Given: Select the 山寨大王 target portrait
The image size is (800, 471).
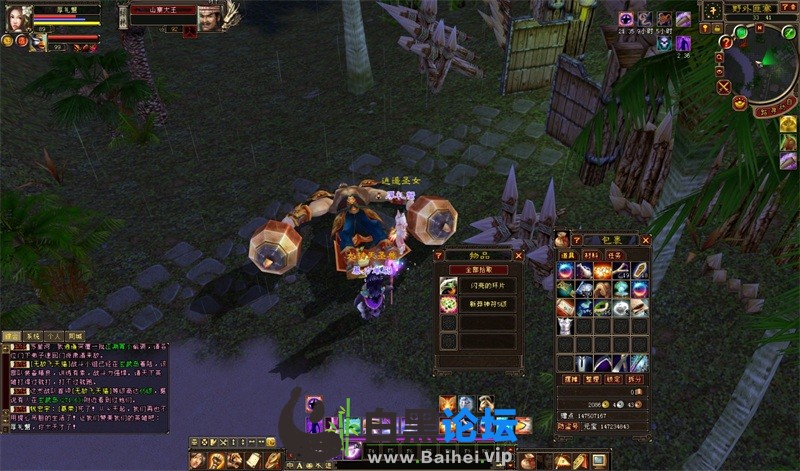Looking at the screenshot, I should click(x=208, y=17).
